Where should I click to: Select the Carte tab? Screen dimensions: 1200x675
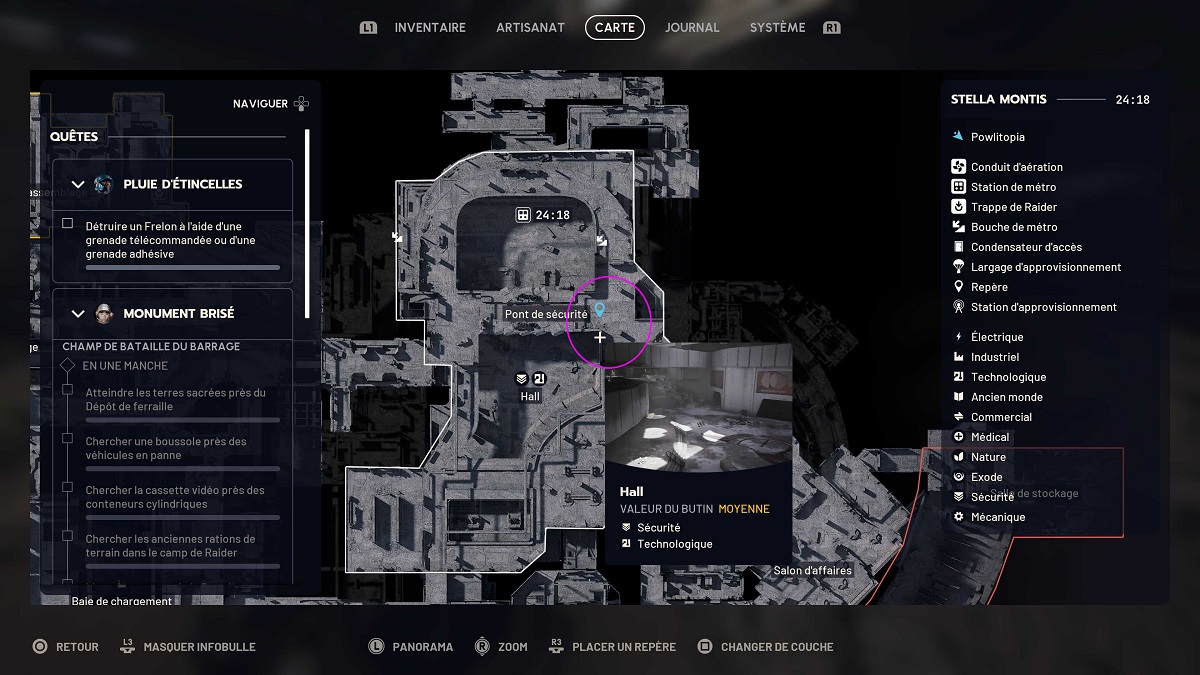614,27
